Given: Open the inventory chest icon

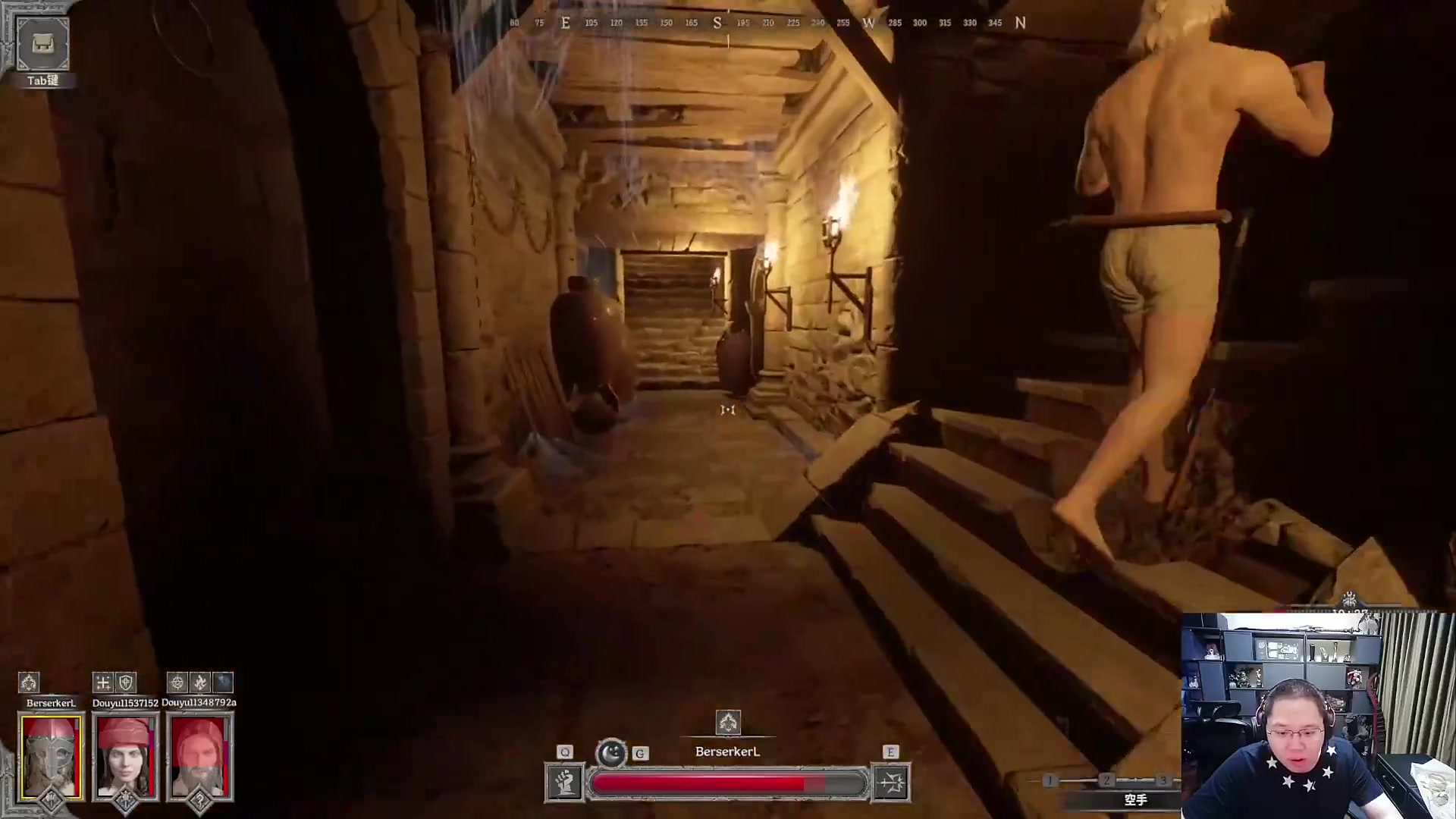Looking at the screenshot, I should 42,44.
